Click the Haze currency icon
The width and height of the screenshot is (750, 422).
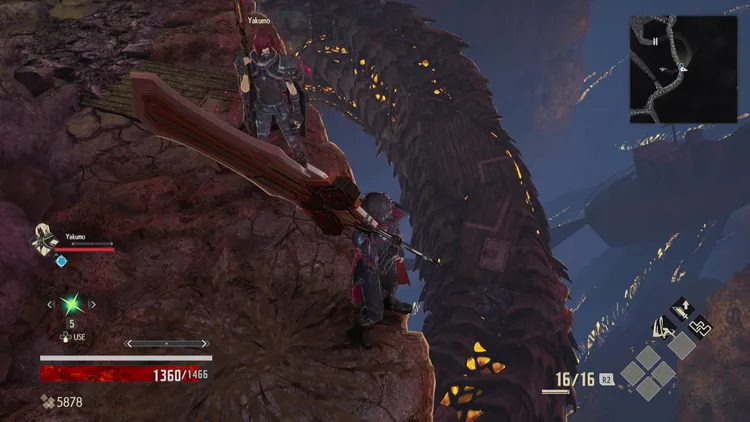click(x=48, y=401)
